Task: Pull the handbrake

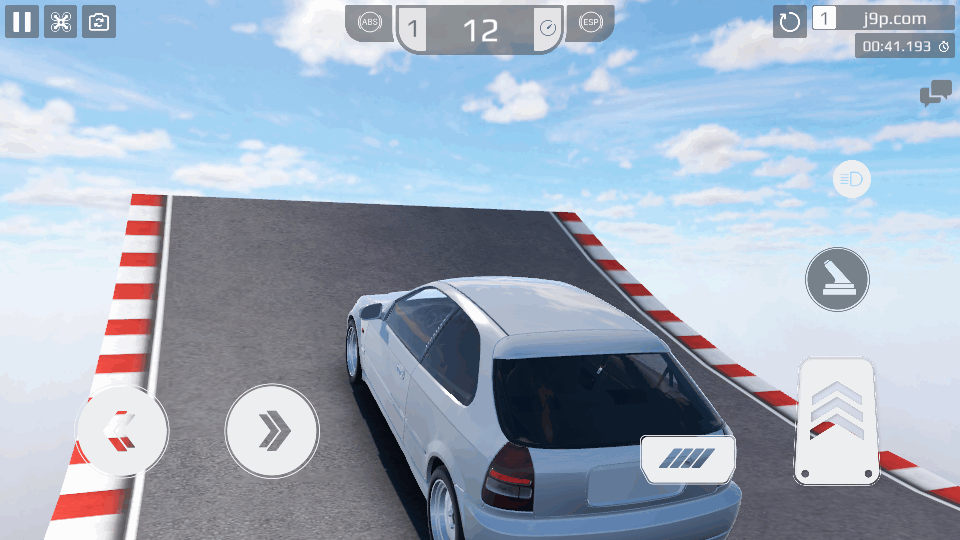Action: 837,279
